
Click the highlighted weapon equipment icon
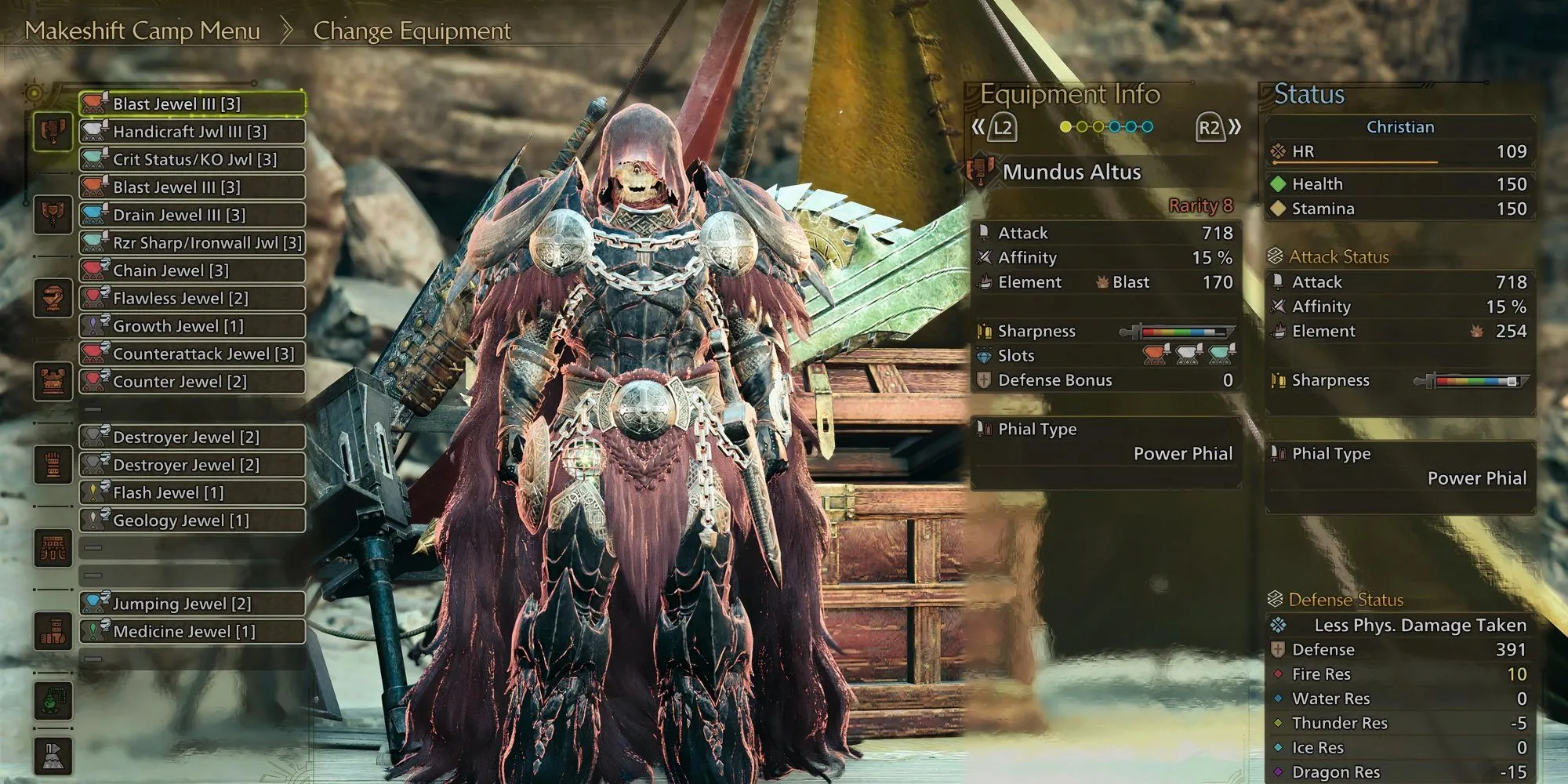(x=53, y=131)
